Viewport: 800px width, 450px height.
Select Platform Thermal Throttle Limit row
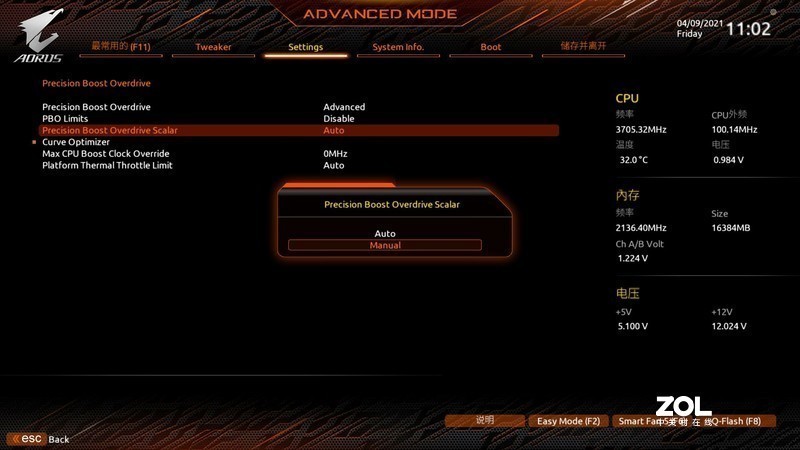[107, 165]
